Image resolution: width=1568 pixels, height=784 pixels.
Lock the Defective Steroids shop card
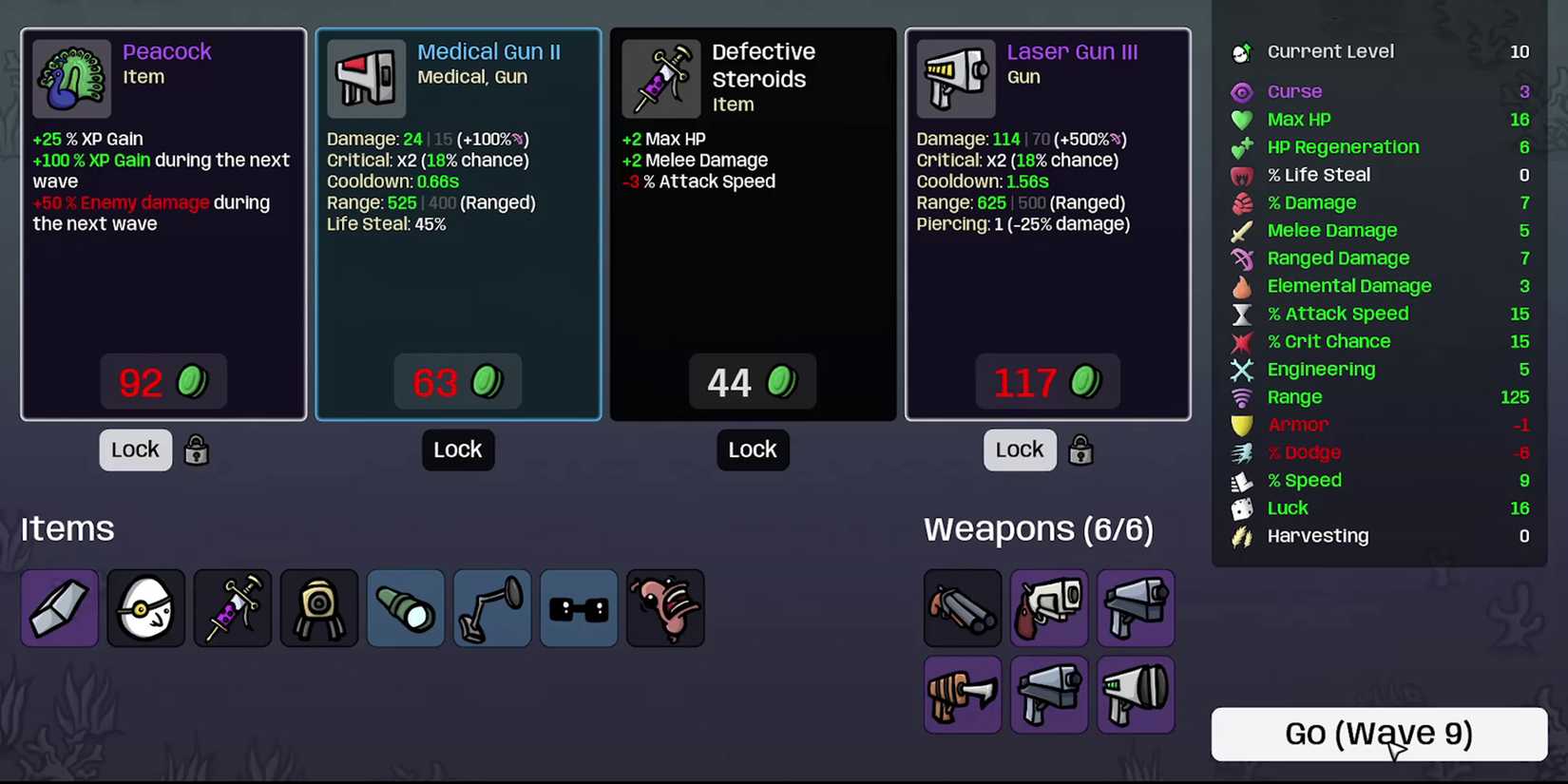point(752,449)
